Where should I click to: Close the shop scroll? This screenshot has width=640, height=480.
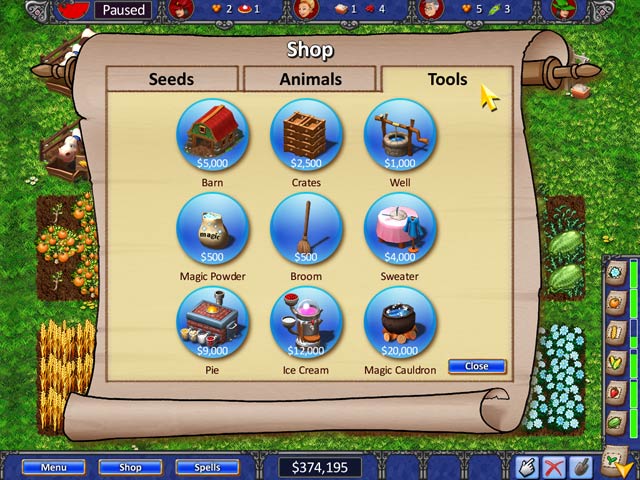click(476, 366)
